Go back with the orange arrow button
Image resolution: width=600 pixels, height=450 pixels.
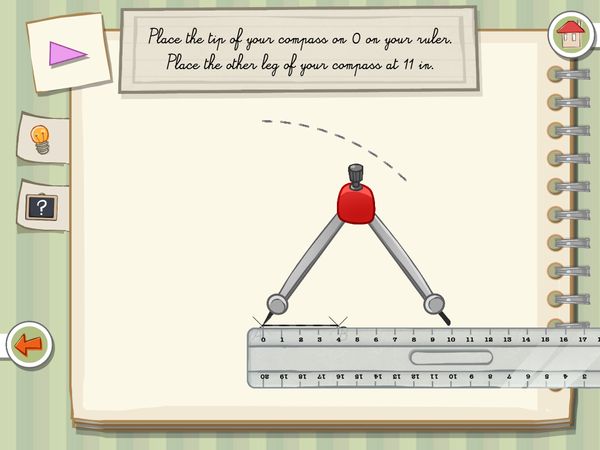point(28,345)
